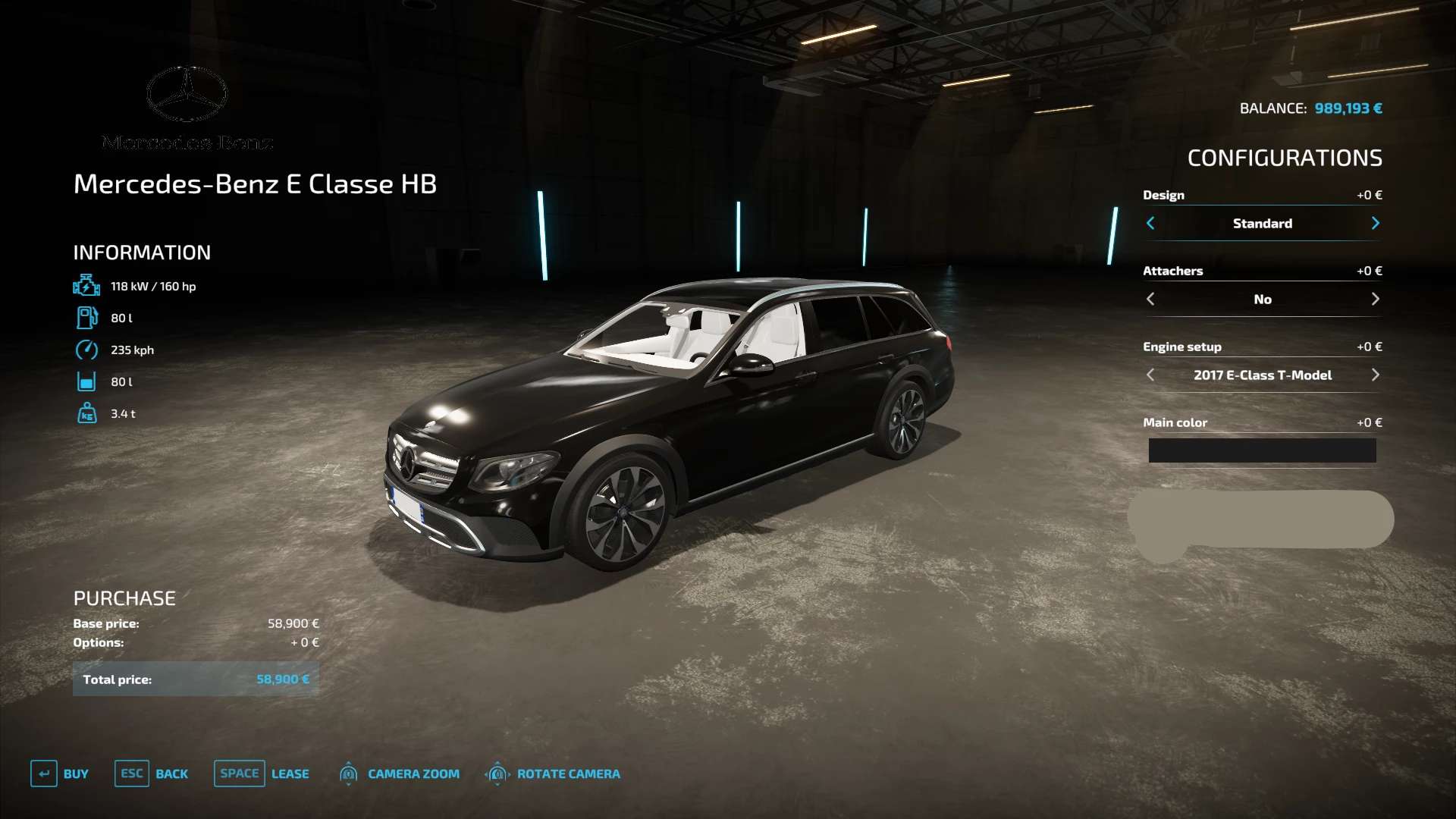The image size is (1456, 819).
Task: Lease the vehicle instead of buying
Action: (262, 773)
